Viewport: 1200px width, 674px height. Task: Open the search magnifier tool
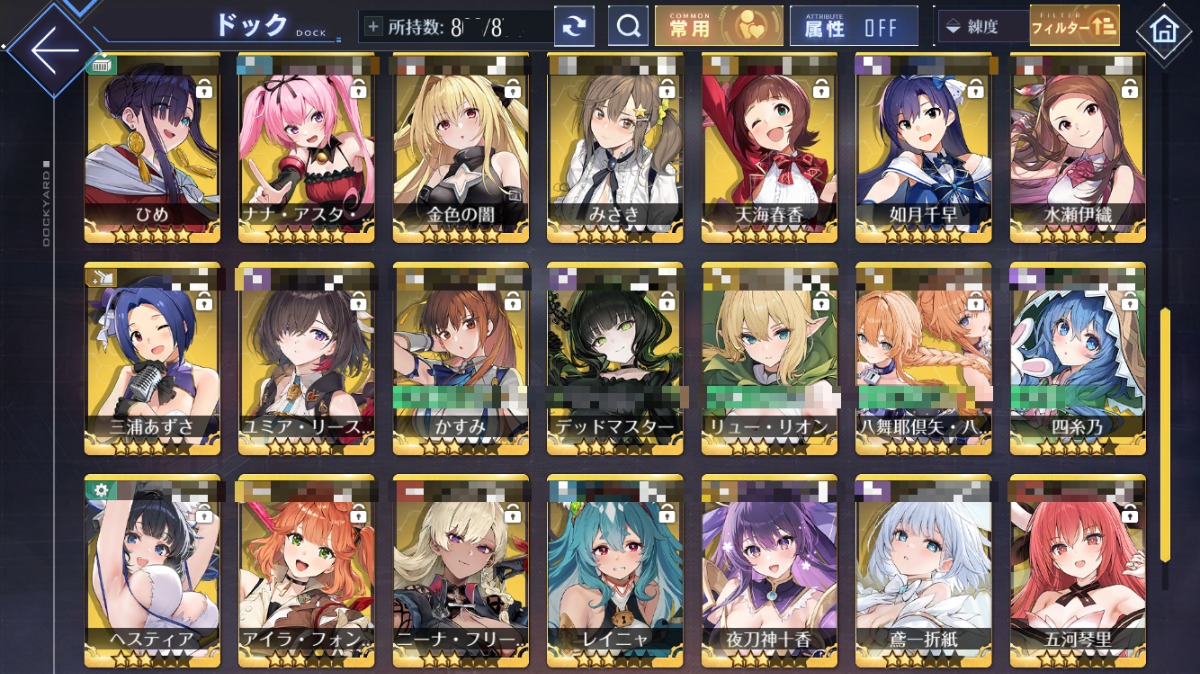(628, 27)
